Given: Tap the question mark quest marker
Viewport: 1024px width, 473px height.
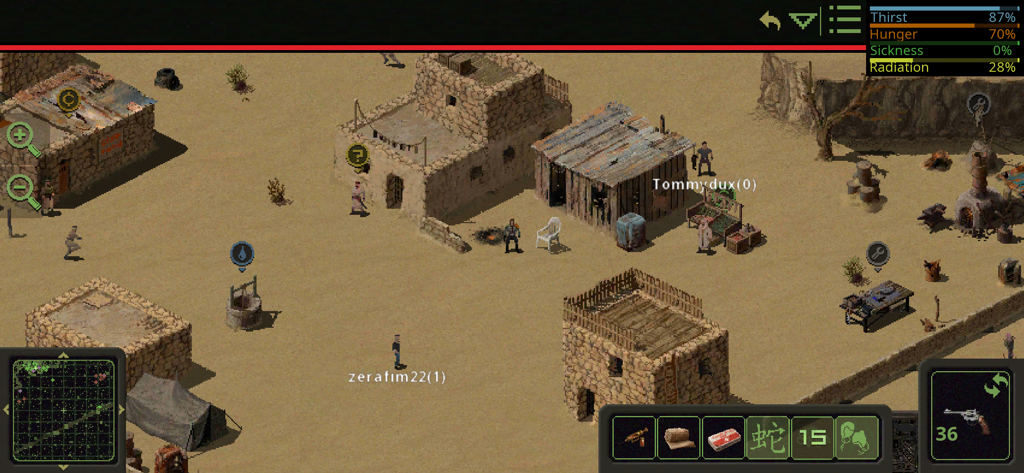Looking at the screenshot, I should (358, 155).
